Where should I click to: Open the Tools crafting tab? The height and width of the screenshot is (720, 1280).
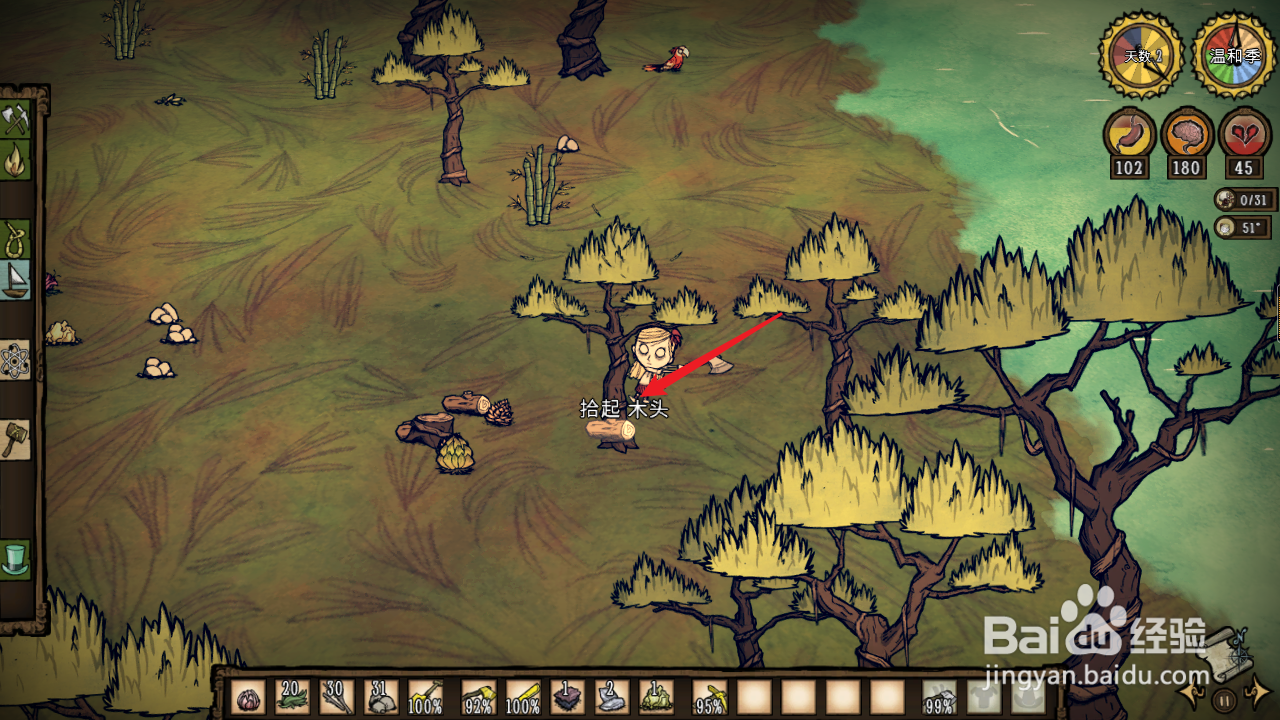point(15,120)
